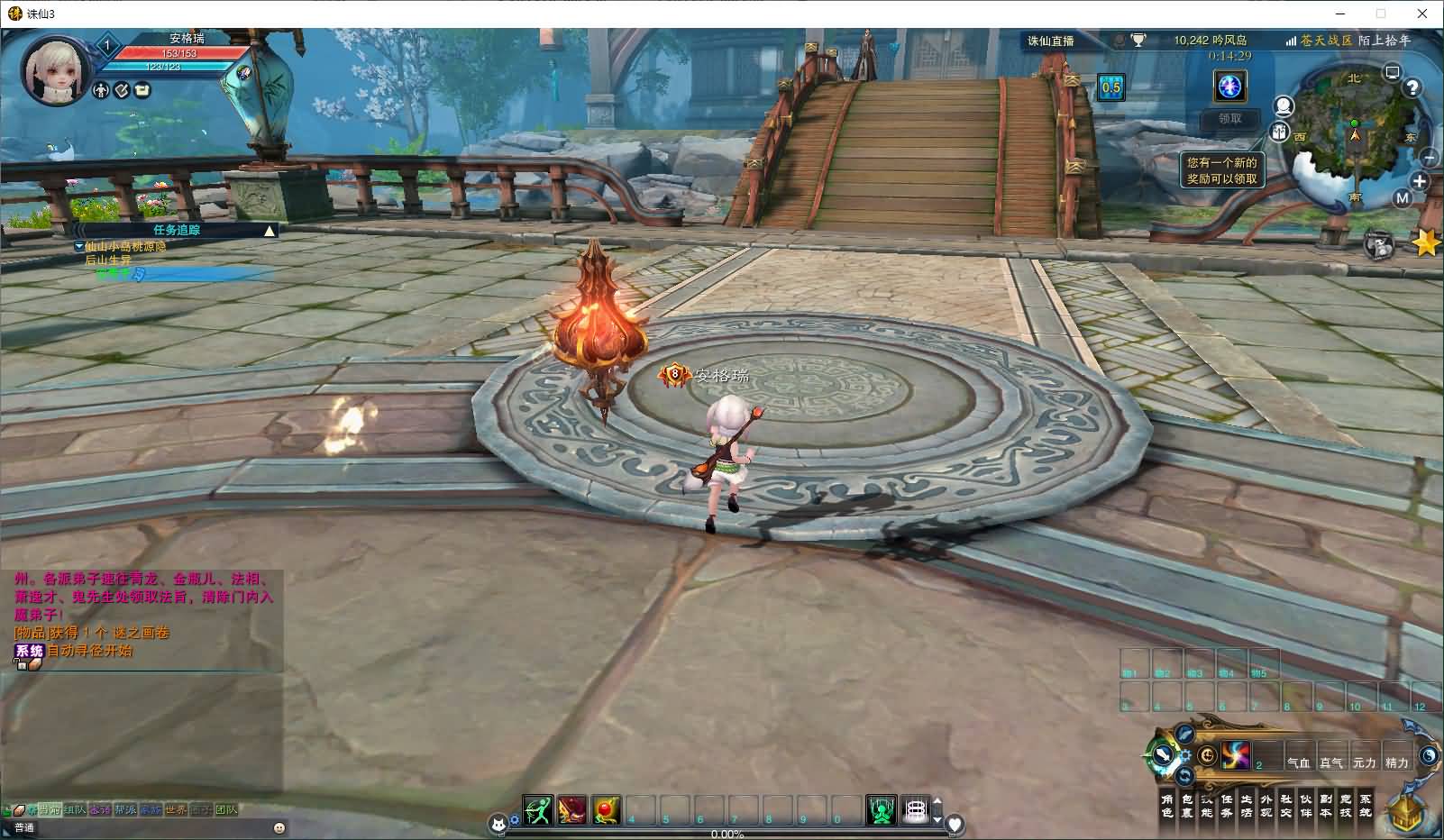Click the 领取 reward claim button
Viewport: 1444px width, 840px height.
point(1229,118)
